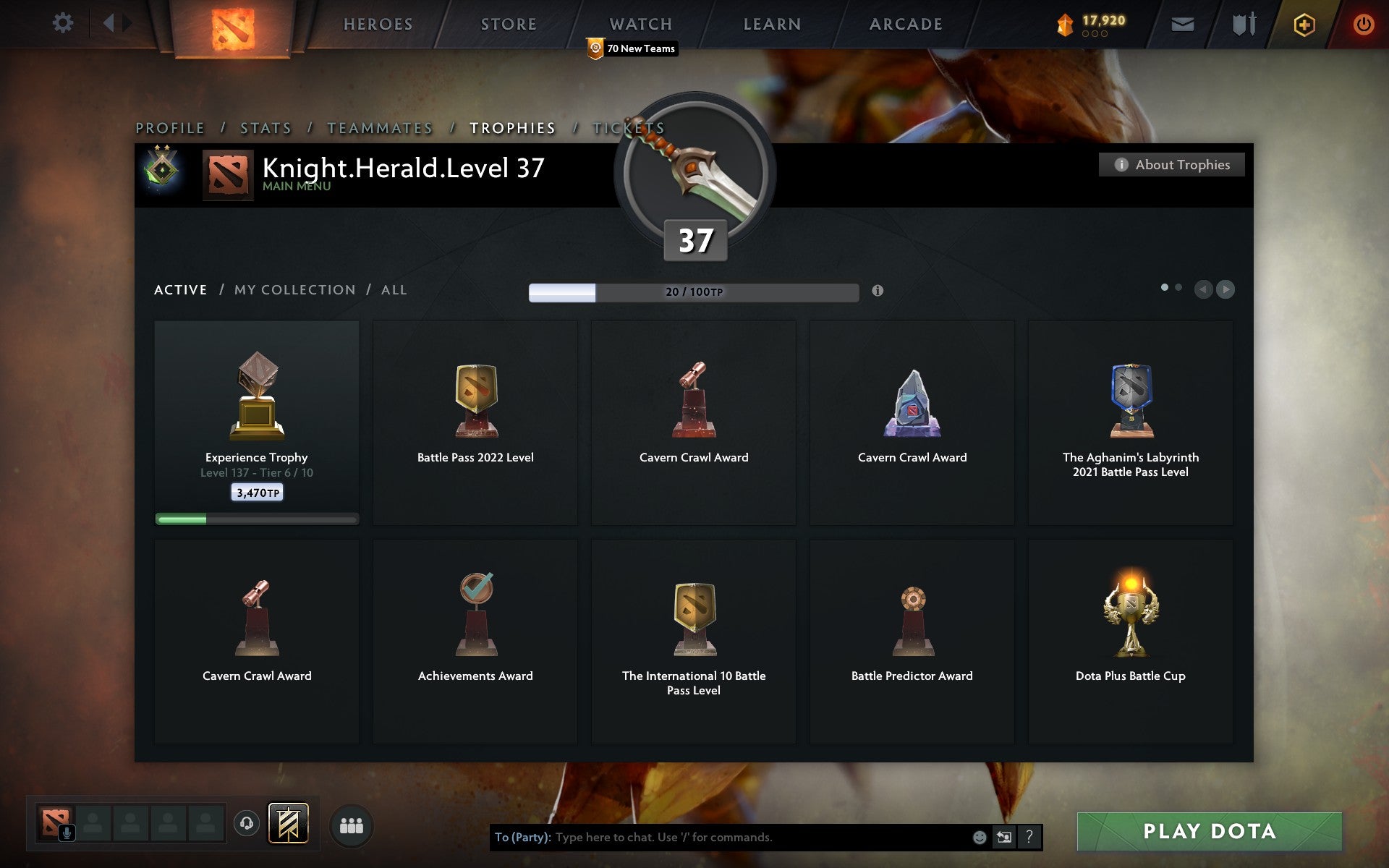Click the armory shield-and-sword icon
The image size is (1389, 868).
coord(1244,24)
